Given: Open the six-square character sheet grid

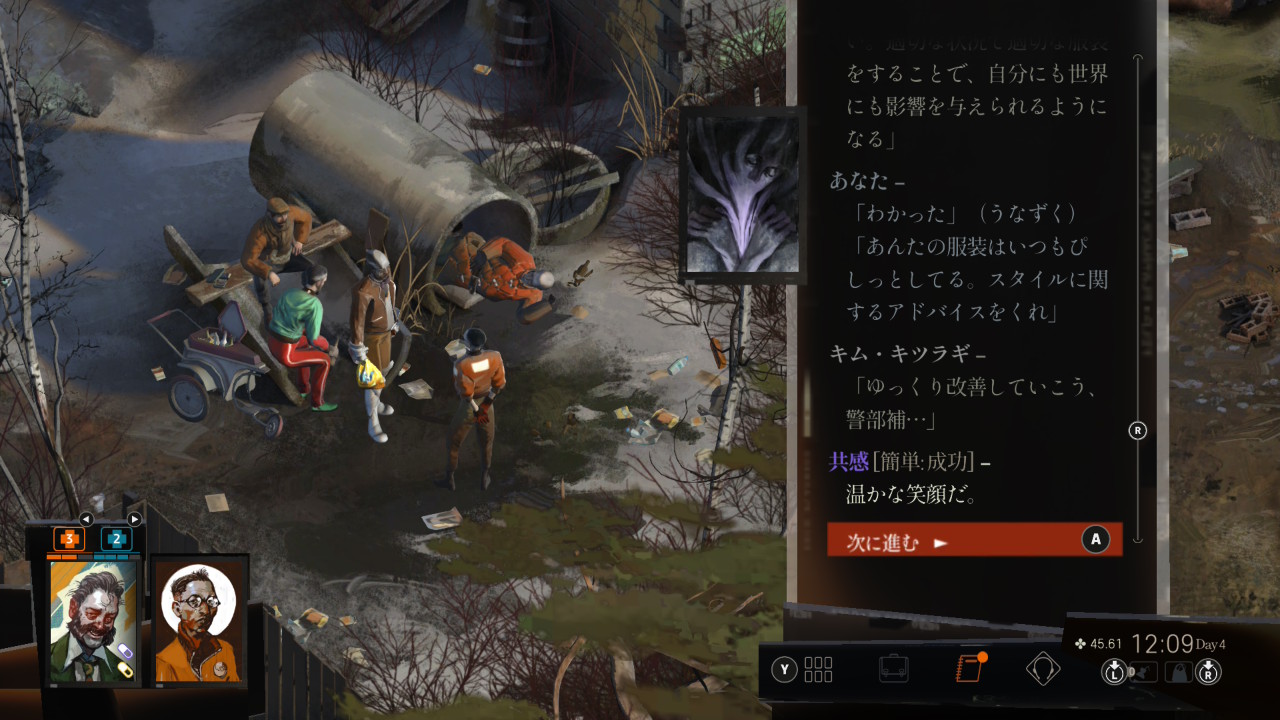Looking at the screenshot, I should pyautogui.click(x=817, y=669).
